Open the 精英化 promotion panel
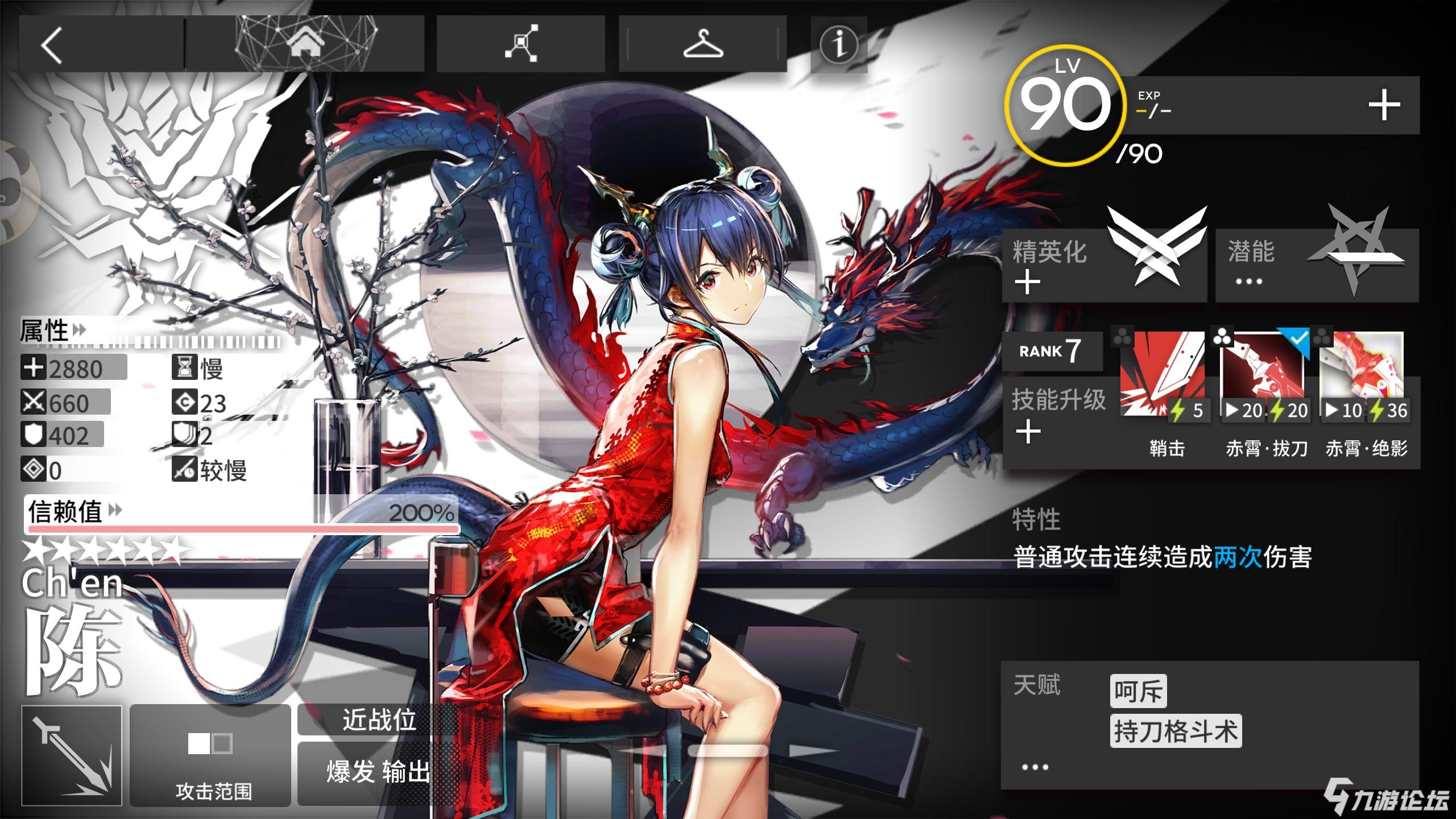The width and height of the screenshot is (1456, 819). click(1103, 265)
